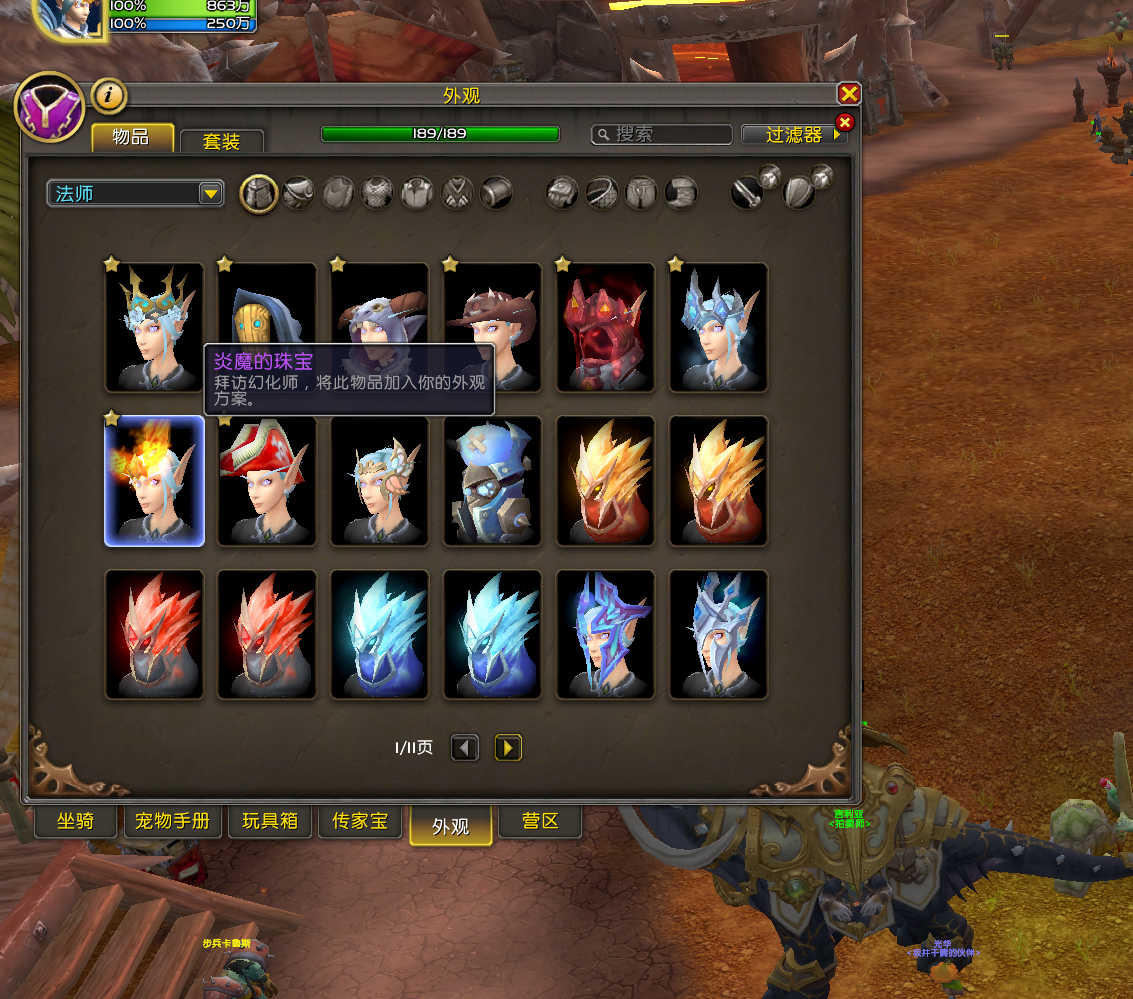Viewport: 1133px width, 999px height.
Task: Switch to the 玩具箱 toy box tab
Action: click(x=270, y=822)
